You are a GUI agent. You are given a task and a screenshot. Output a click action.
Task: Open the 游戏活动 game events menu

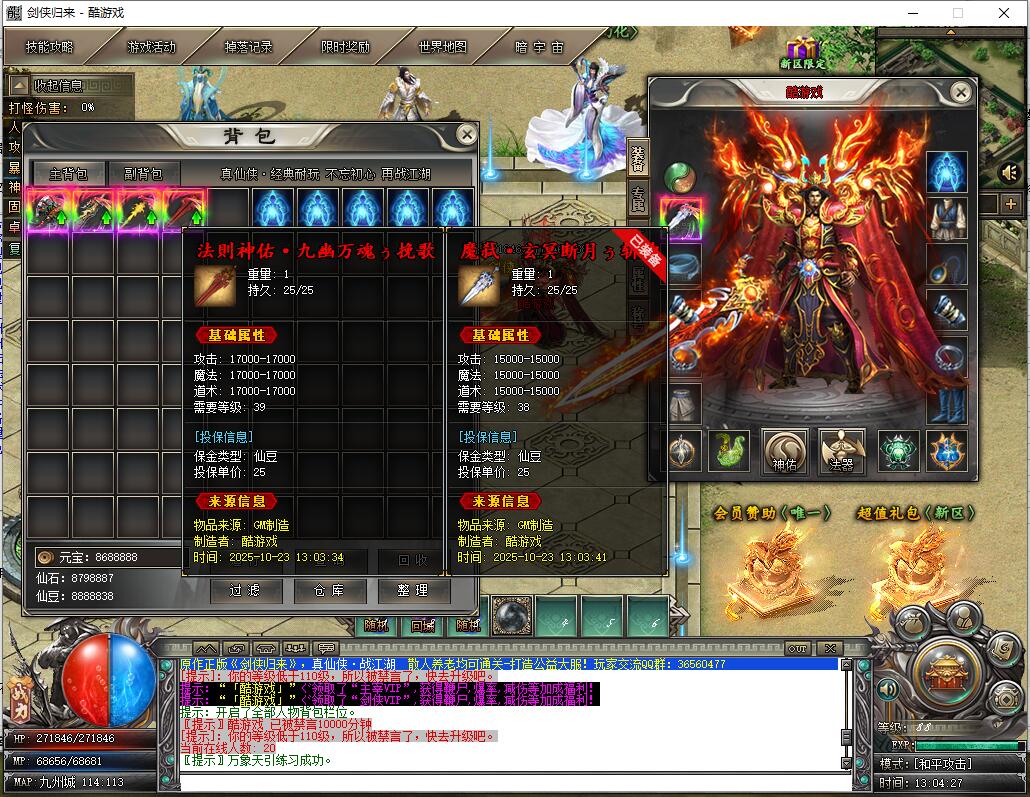150,47
